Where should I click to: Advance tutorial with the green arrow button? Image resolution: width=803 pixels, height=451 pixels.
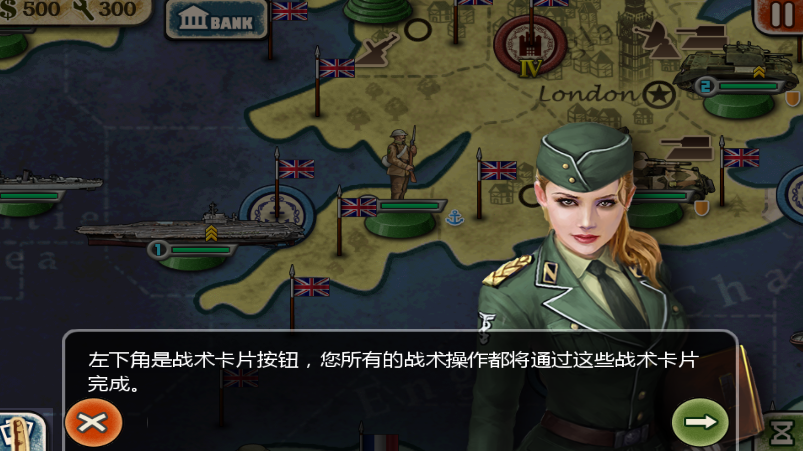point(700,422)
